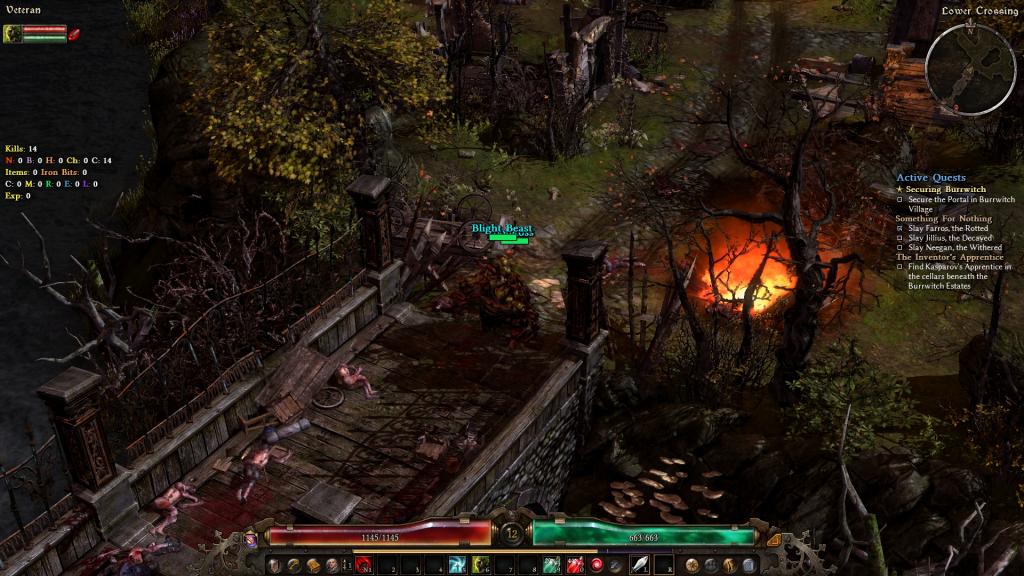Click the grey tablet icon at hotbar's right end
This screenshot has height=576, width=1024.
coord(749,565)
